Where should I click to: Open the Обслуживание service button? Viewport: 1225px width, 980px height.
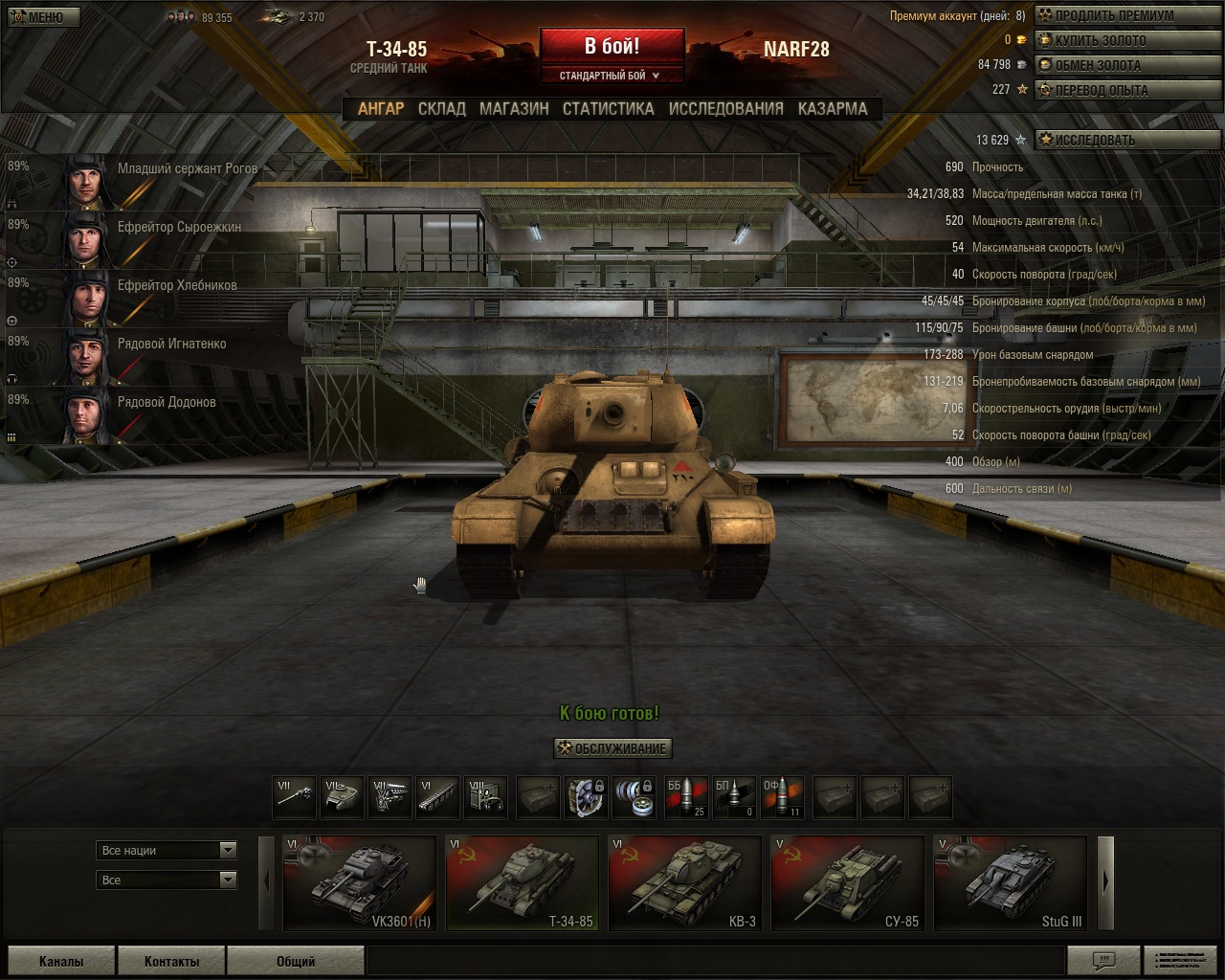coord(612,748)
